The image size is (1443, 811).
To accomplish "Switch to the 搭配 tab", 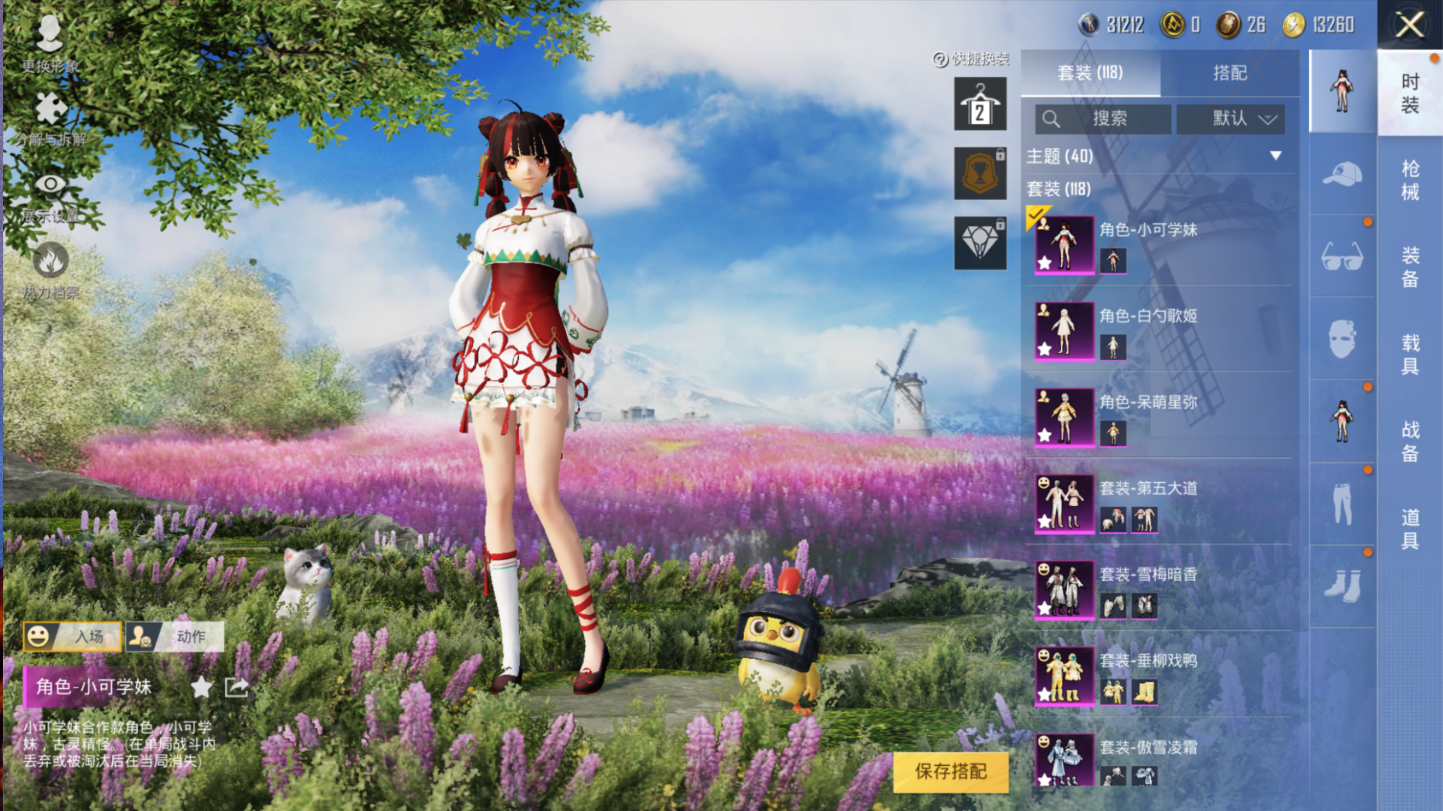I will point(1229,73).
